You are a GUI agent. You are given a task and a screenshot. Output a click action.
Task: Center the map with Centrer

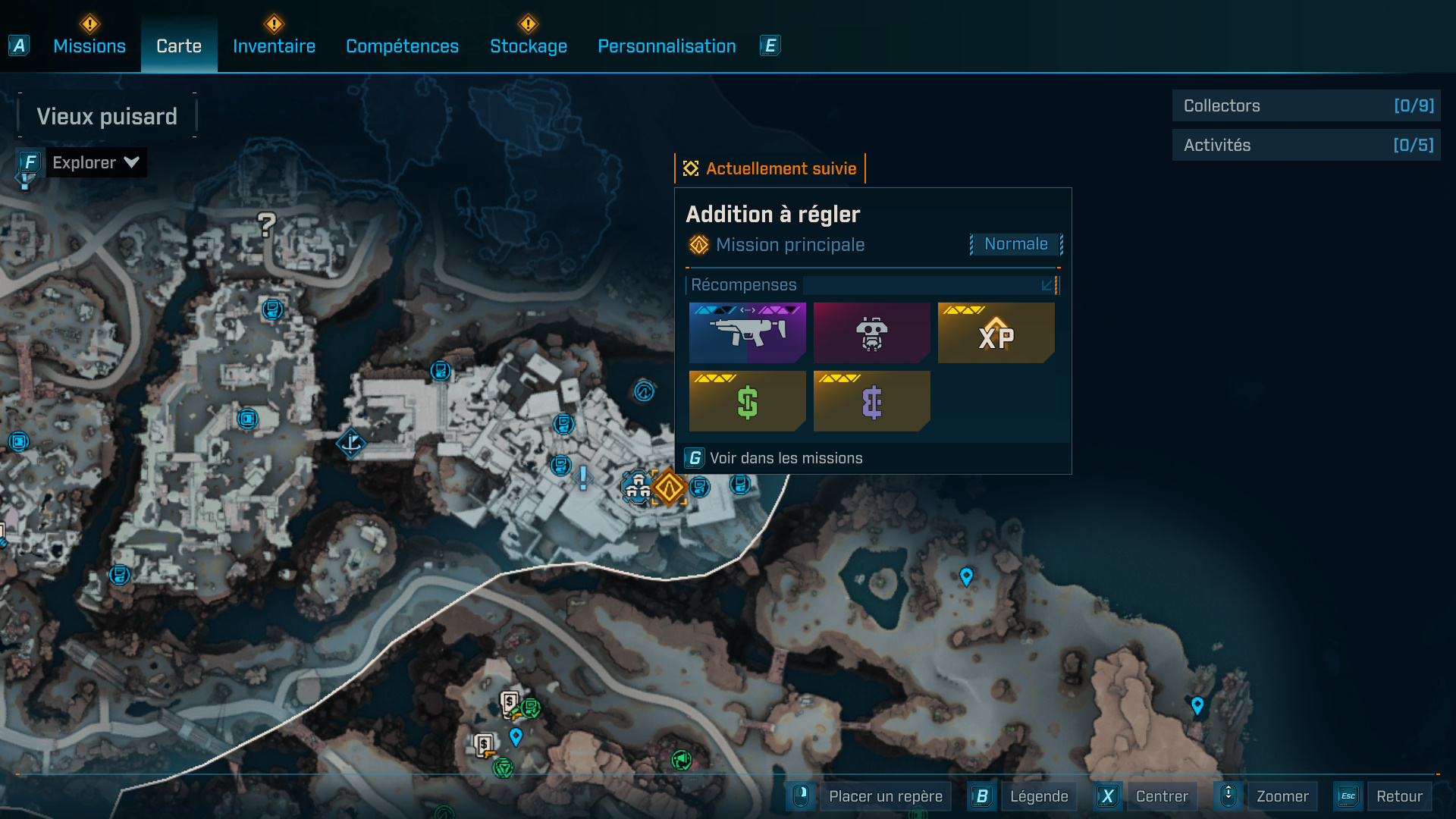pos(1162,796)
